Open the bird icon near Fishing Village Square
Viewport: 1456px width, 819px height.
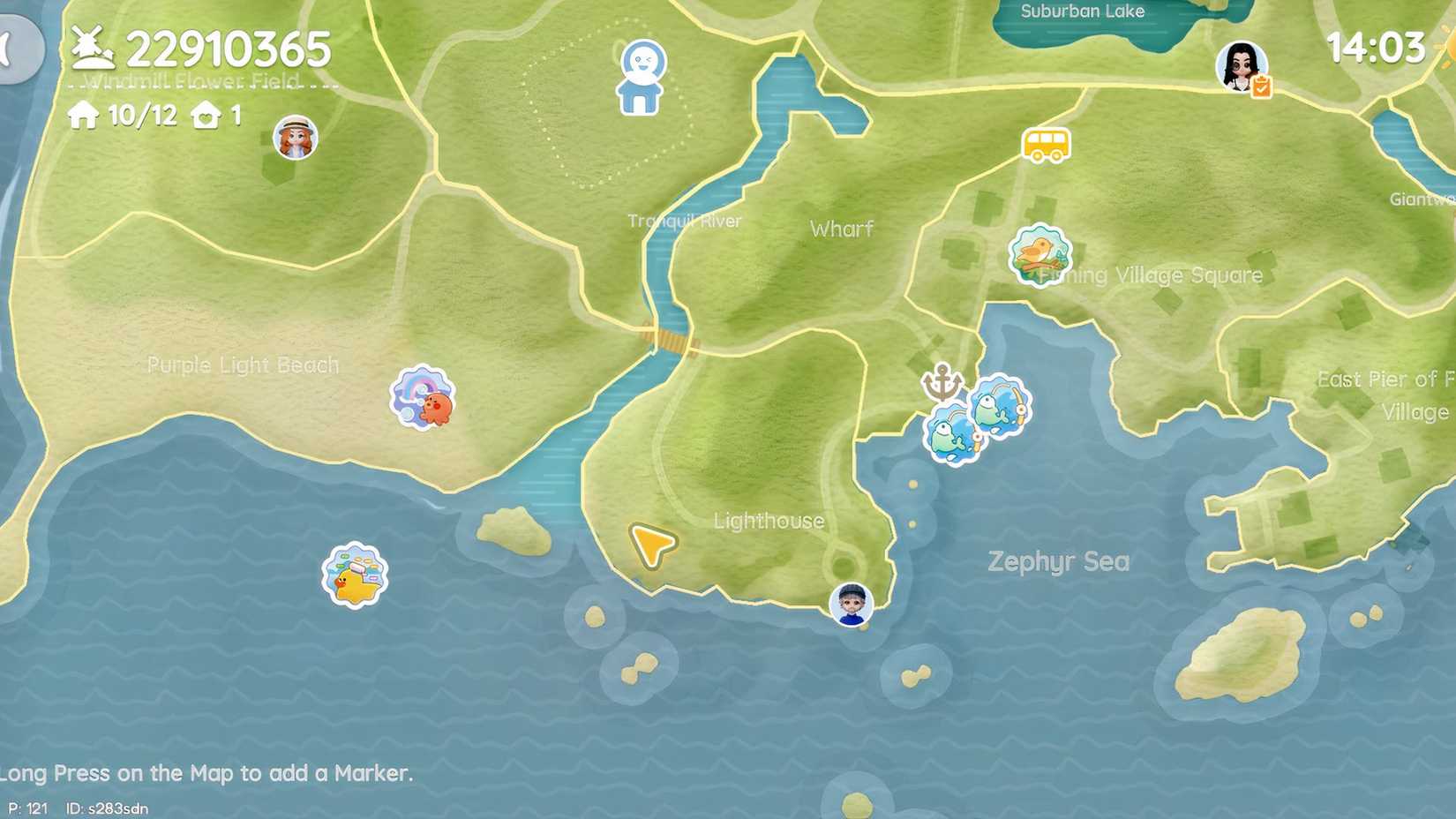coord(1038,256)
